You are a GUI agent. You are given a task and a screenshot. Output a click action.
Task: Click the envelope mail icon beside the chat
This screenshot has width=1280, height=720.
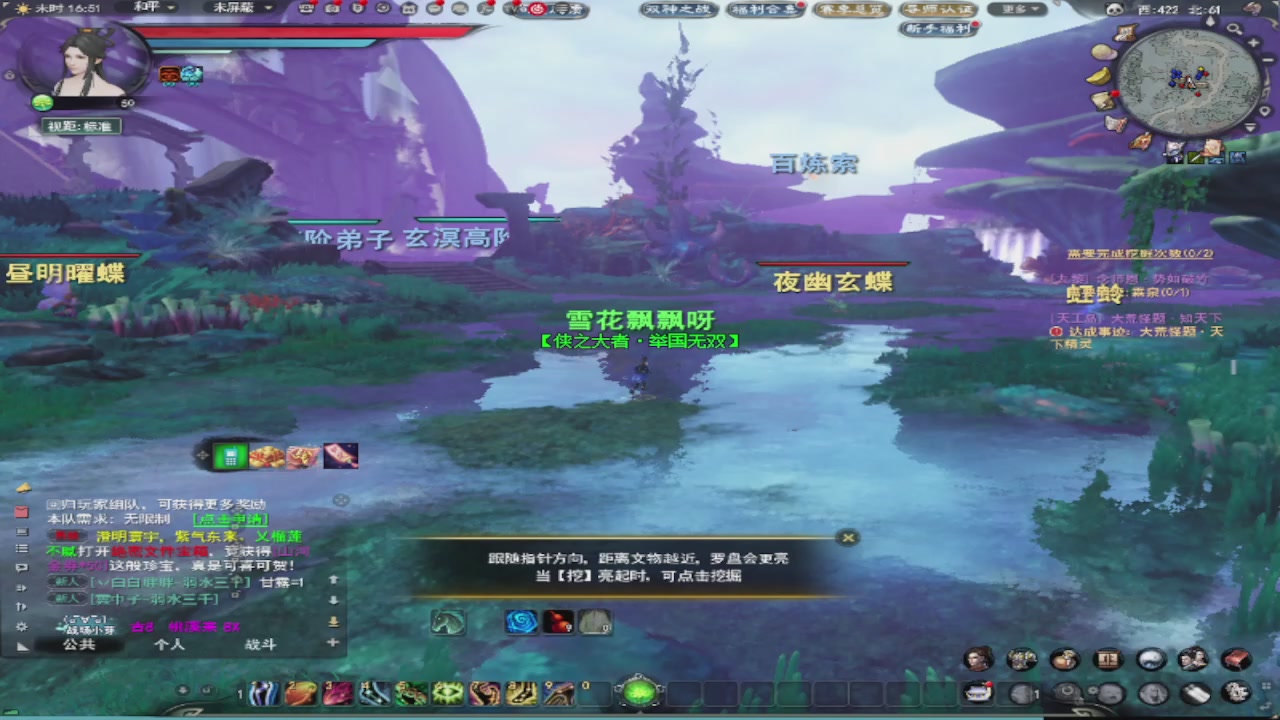(22, 510)
